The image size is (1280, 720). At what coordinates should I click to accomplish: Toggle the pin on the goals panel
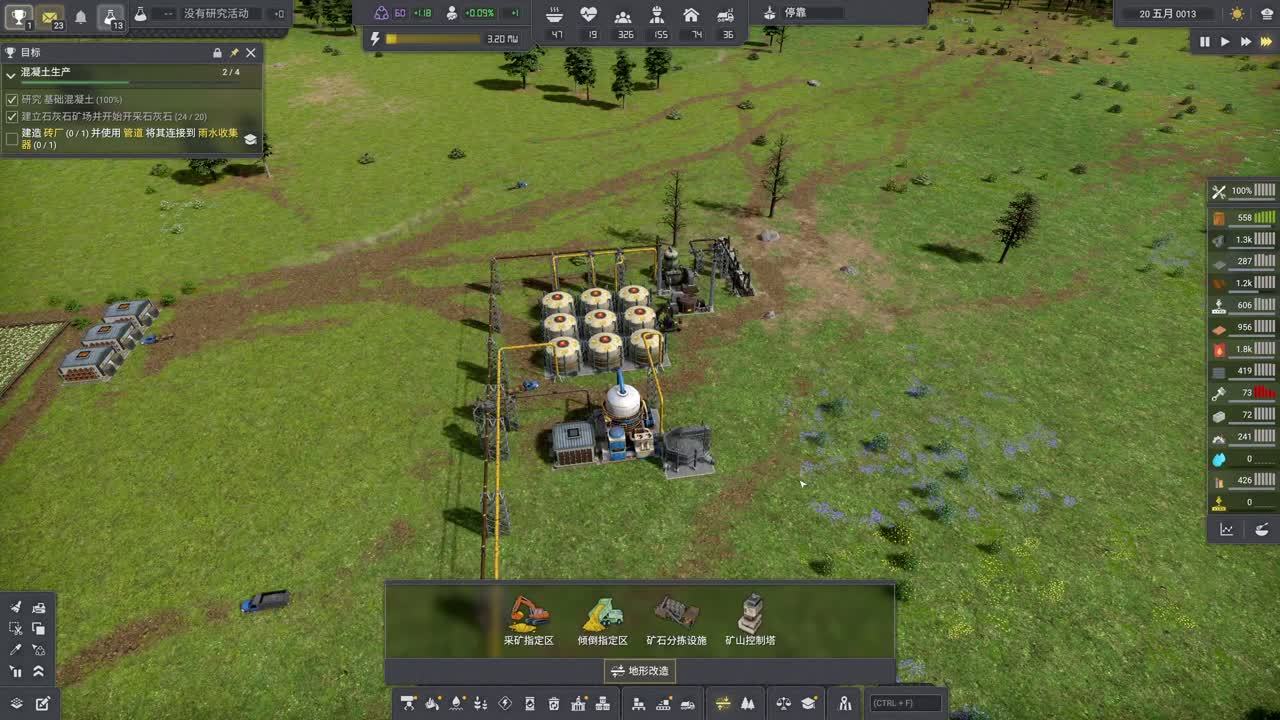234,52
